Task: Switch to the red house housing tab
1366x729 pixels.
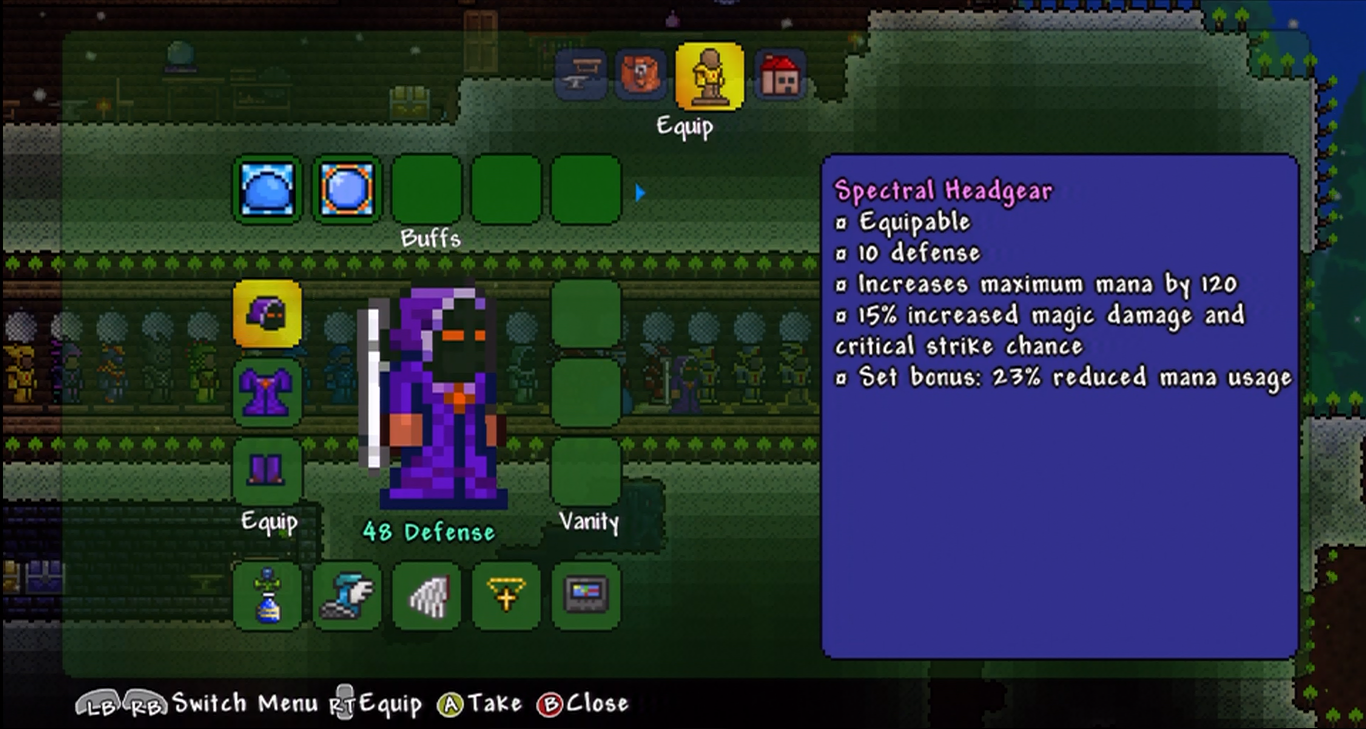Action: click(780, 75)
